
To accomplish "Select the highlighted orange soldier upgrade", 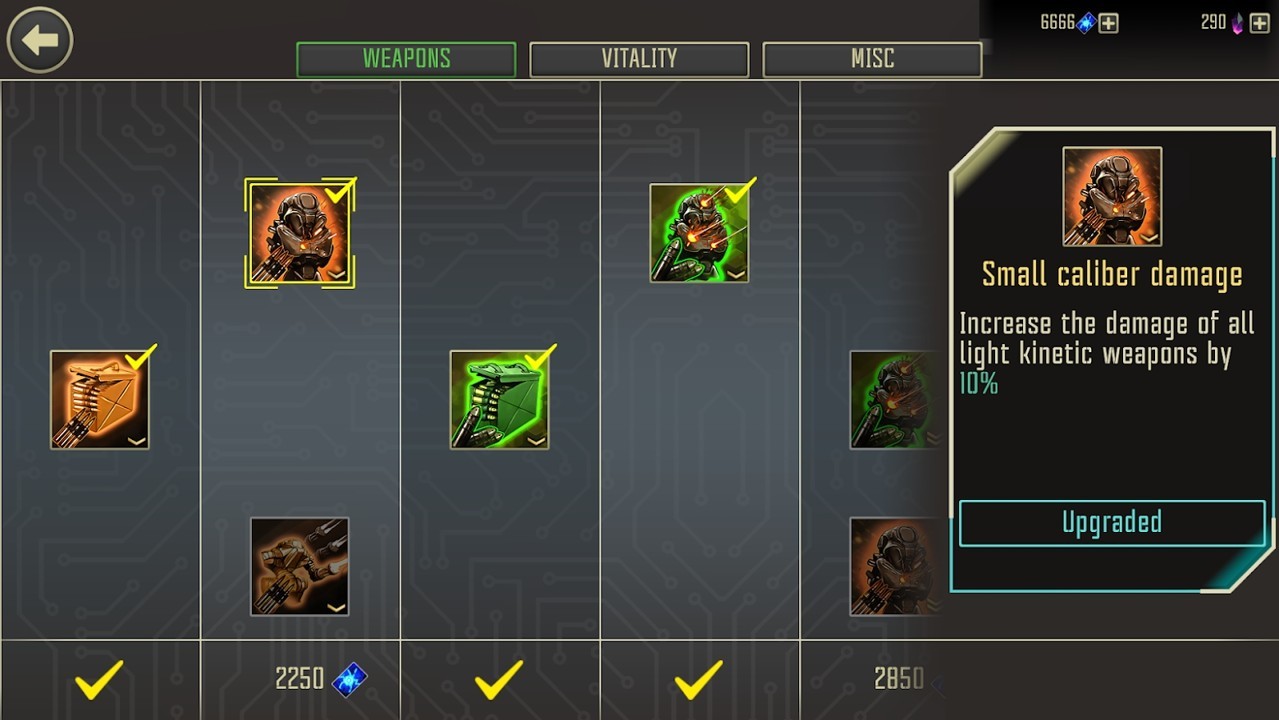I will click(299, 233).
